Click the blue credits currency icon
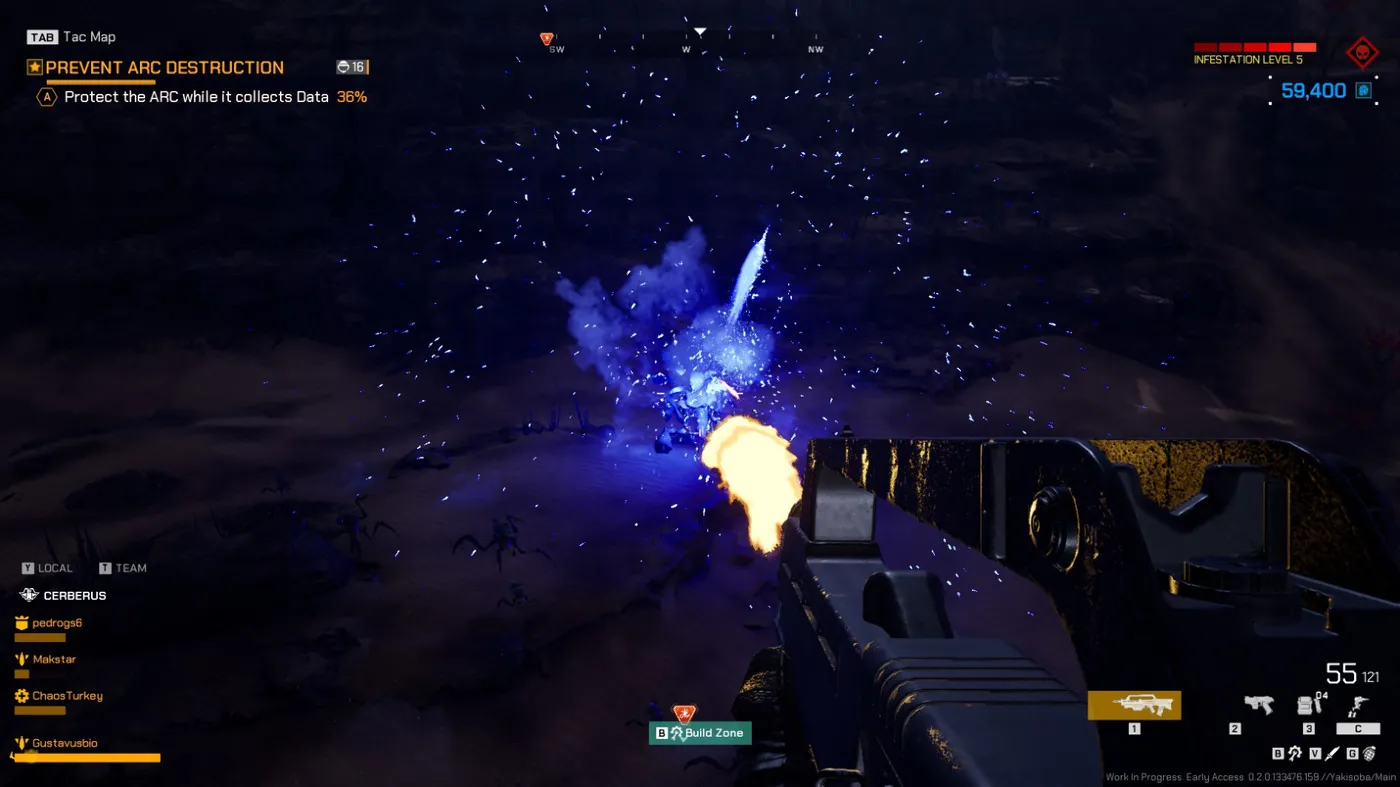 coord(1362,91)
